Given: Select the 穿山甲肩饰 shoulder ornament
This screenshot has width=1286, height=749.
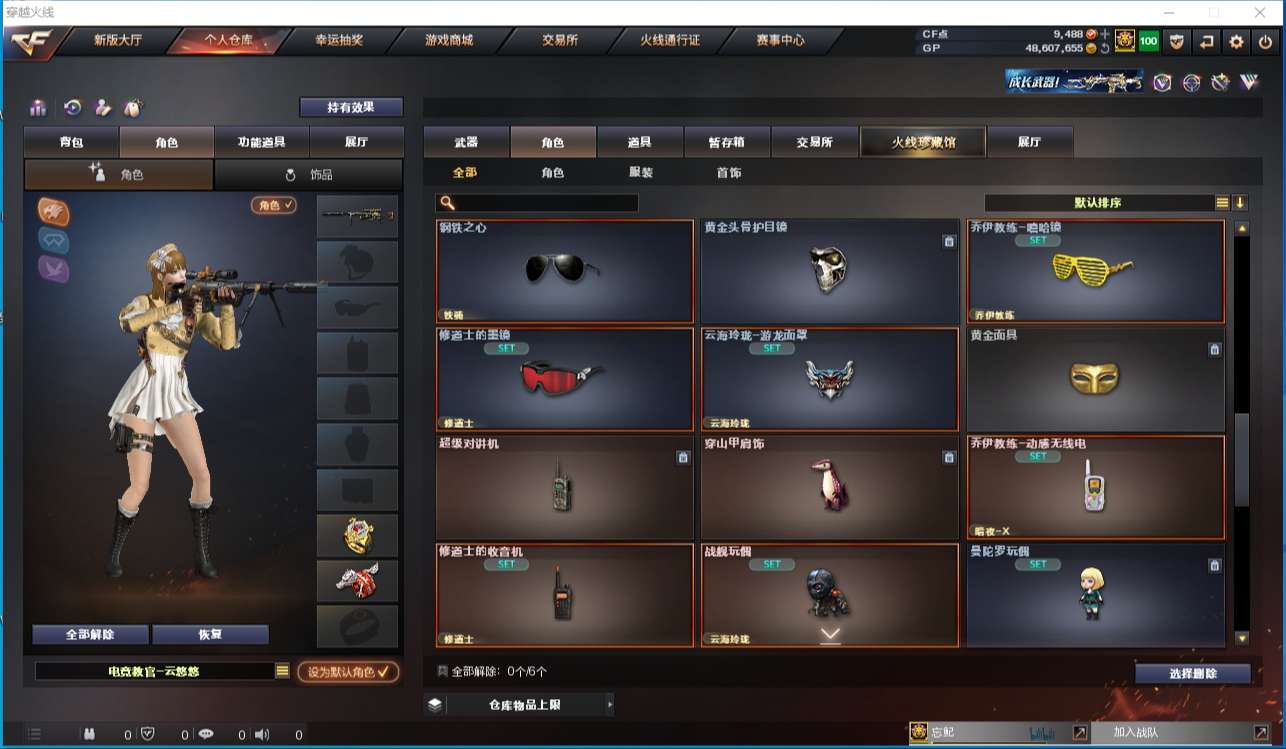Looking at the screenshot, I should pos(829,487).
